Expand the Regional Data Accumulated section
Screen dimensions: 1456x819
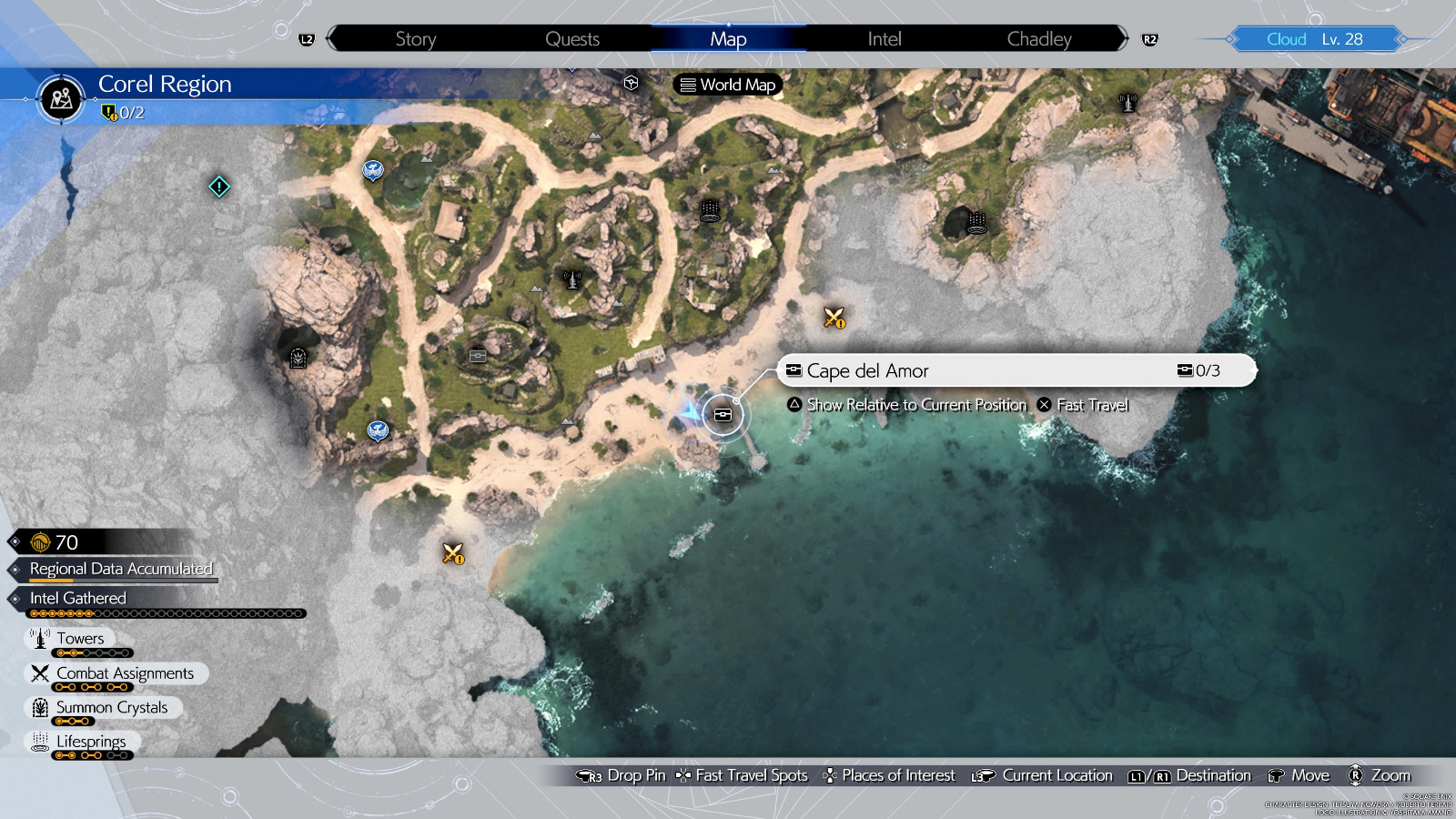(121, 568)
